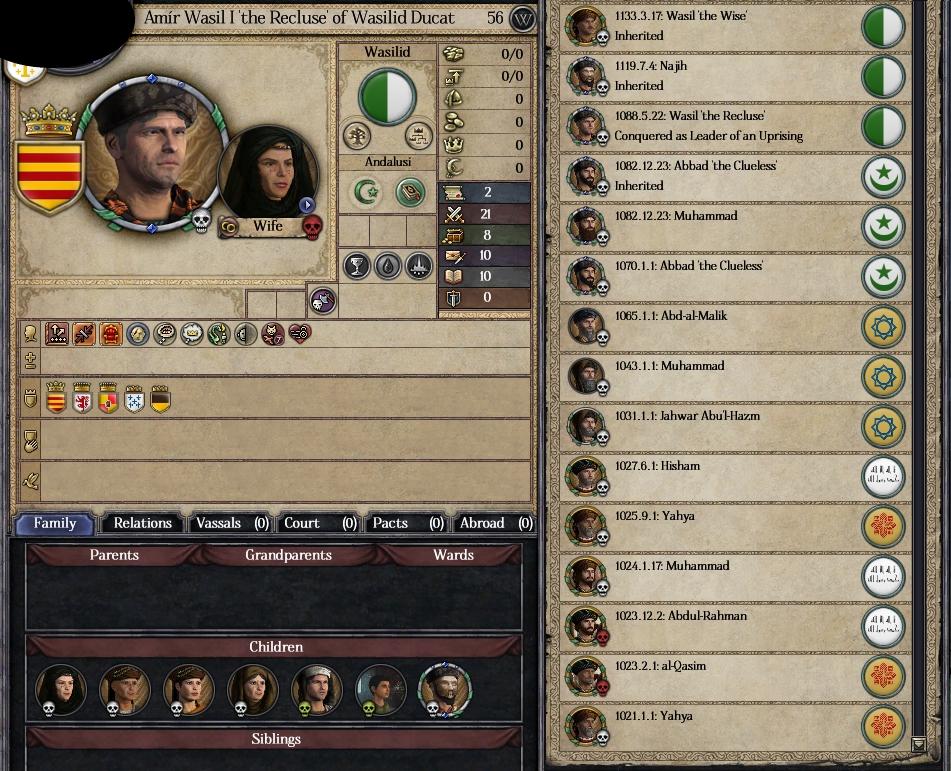Select the first child portrait
951x771 pixels.
coord(60,689)
